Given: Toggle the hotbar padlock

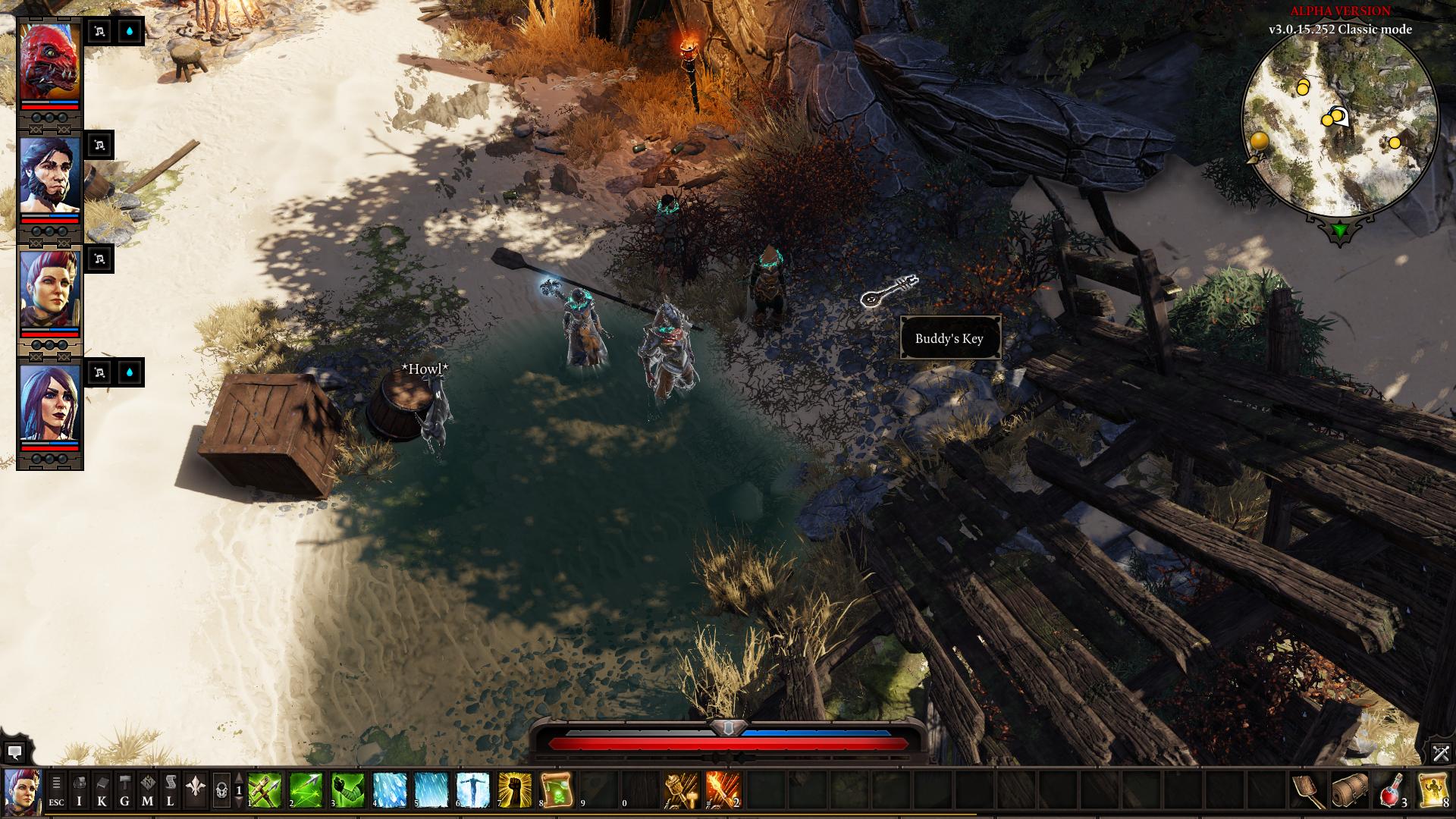Looking at the screenshot, I should [221, 792].
